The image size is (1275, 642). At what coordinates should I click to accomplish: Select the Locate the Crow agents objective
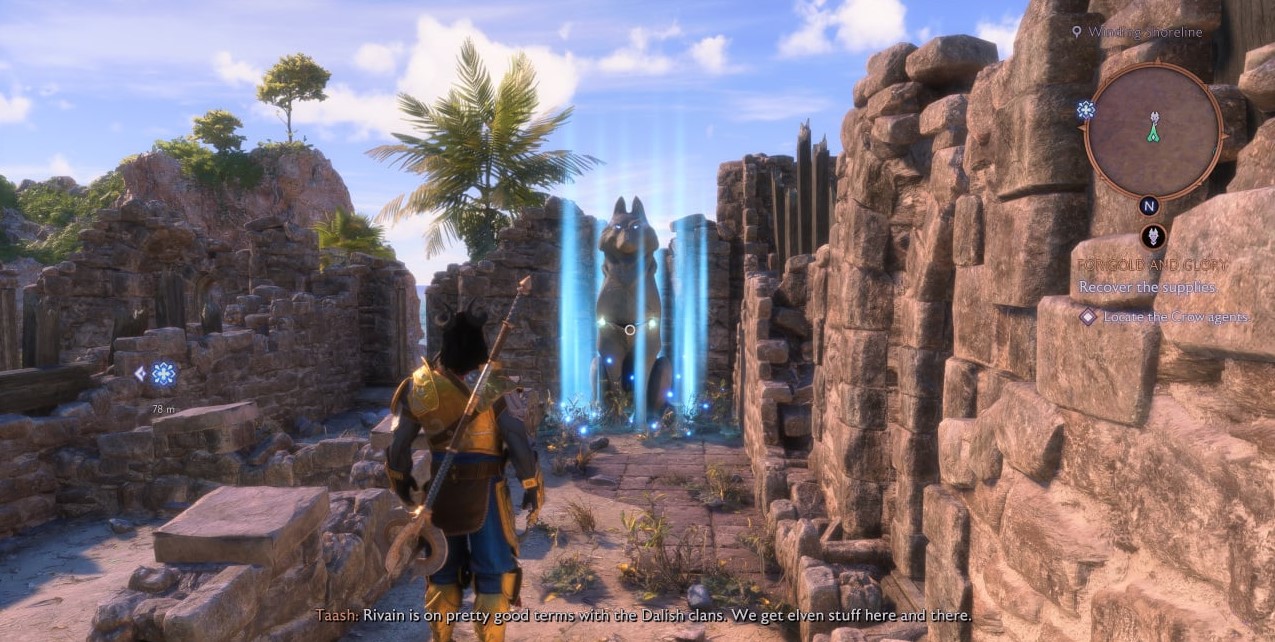pyautogui.click(x=1175, y=317)
